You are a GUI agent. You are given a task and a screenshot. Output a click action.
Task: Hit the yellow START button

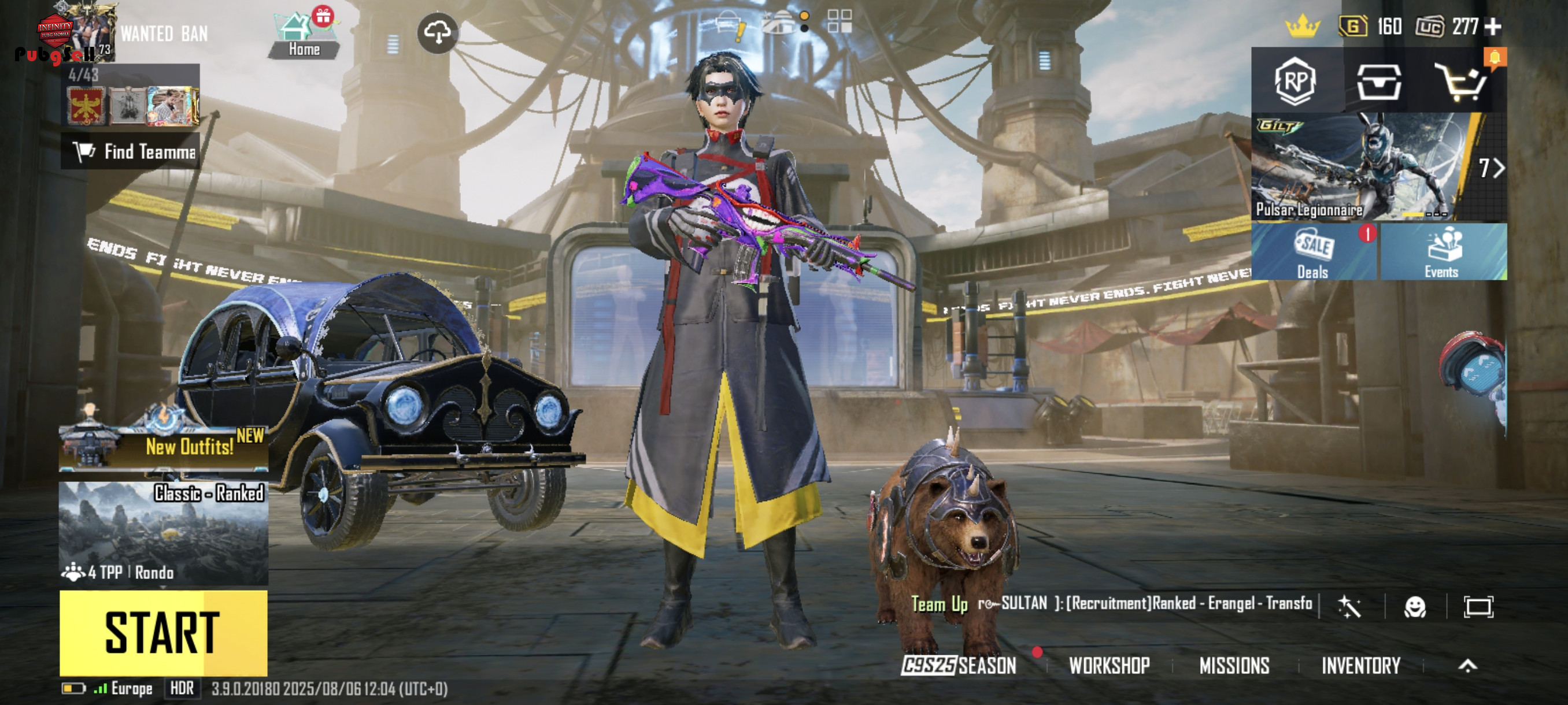click(x=163, y=633)
